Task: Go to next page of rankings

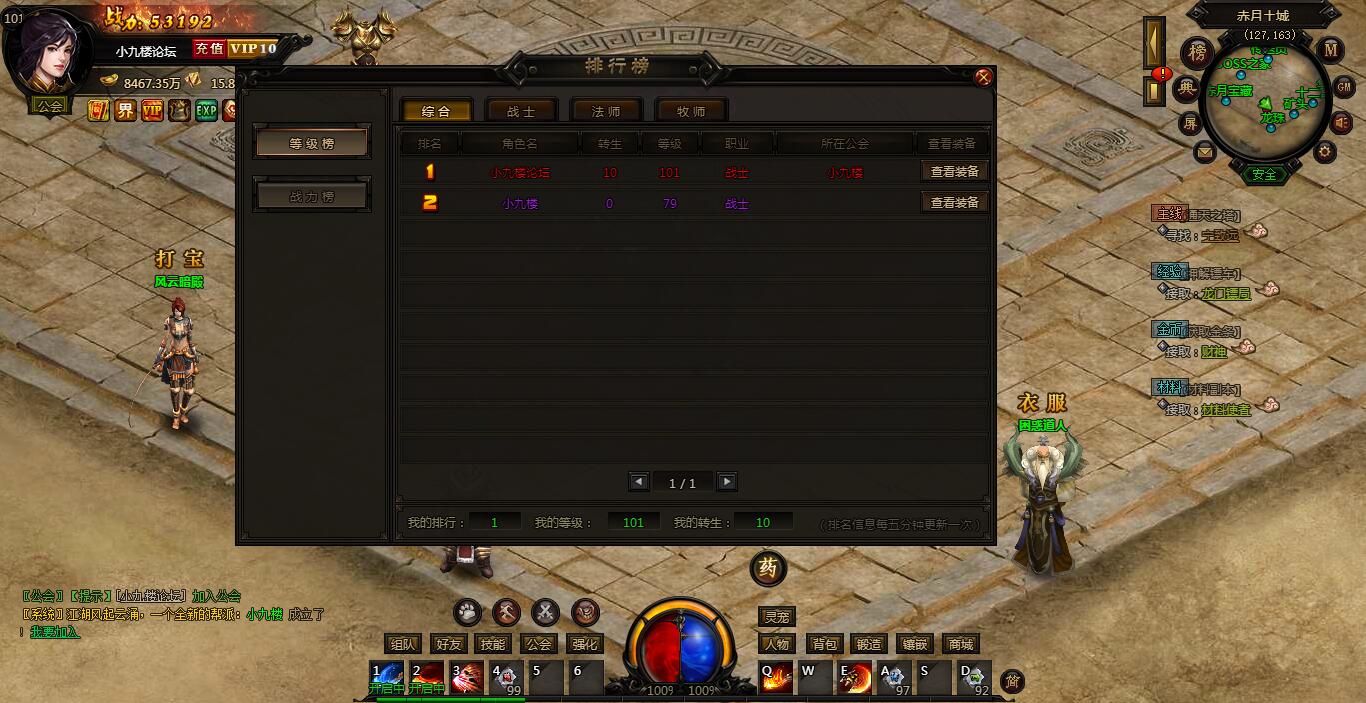Action: 727,482
